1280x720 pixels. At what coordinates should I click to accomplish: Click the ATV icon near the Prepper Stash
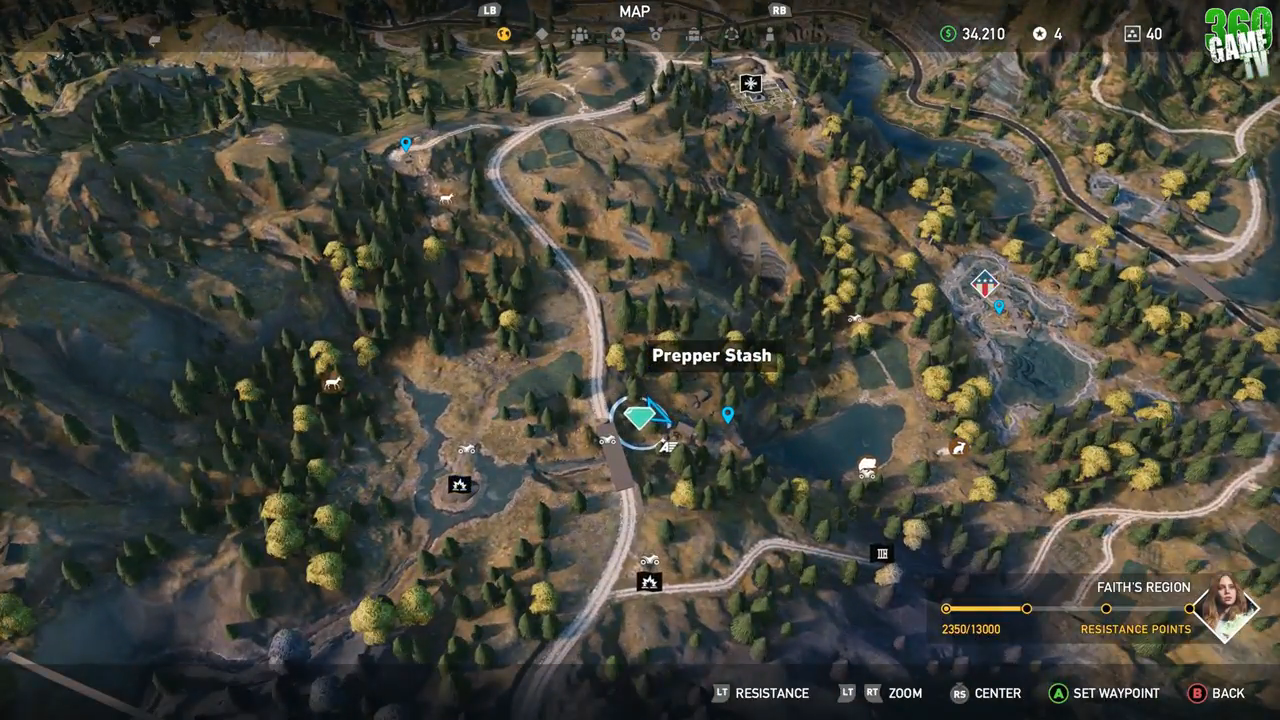coord(608,440)
